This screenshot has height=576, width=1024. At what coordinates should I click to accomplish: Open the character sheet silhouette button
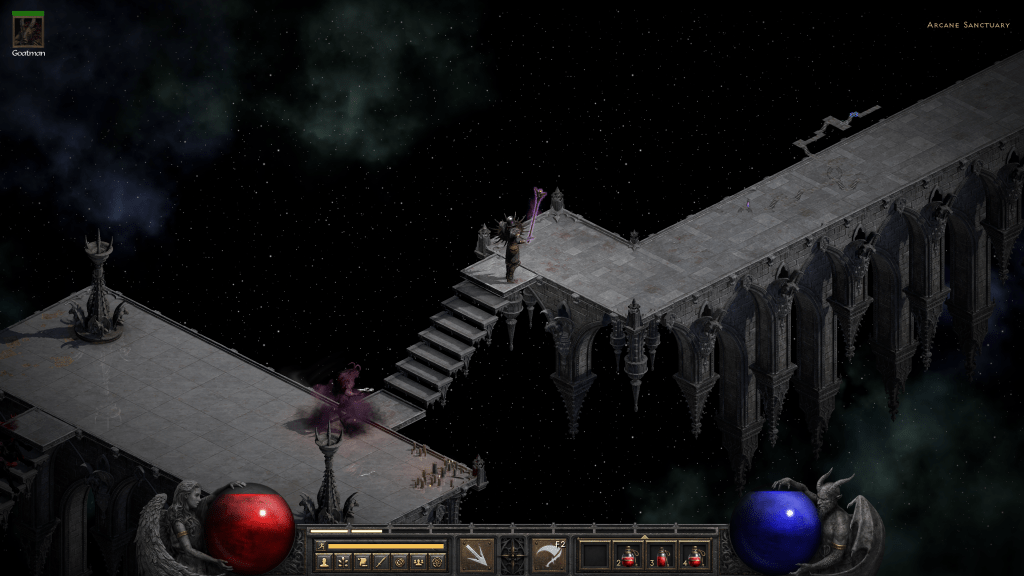[326, 563]
